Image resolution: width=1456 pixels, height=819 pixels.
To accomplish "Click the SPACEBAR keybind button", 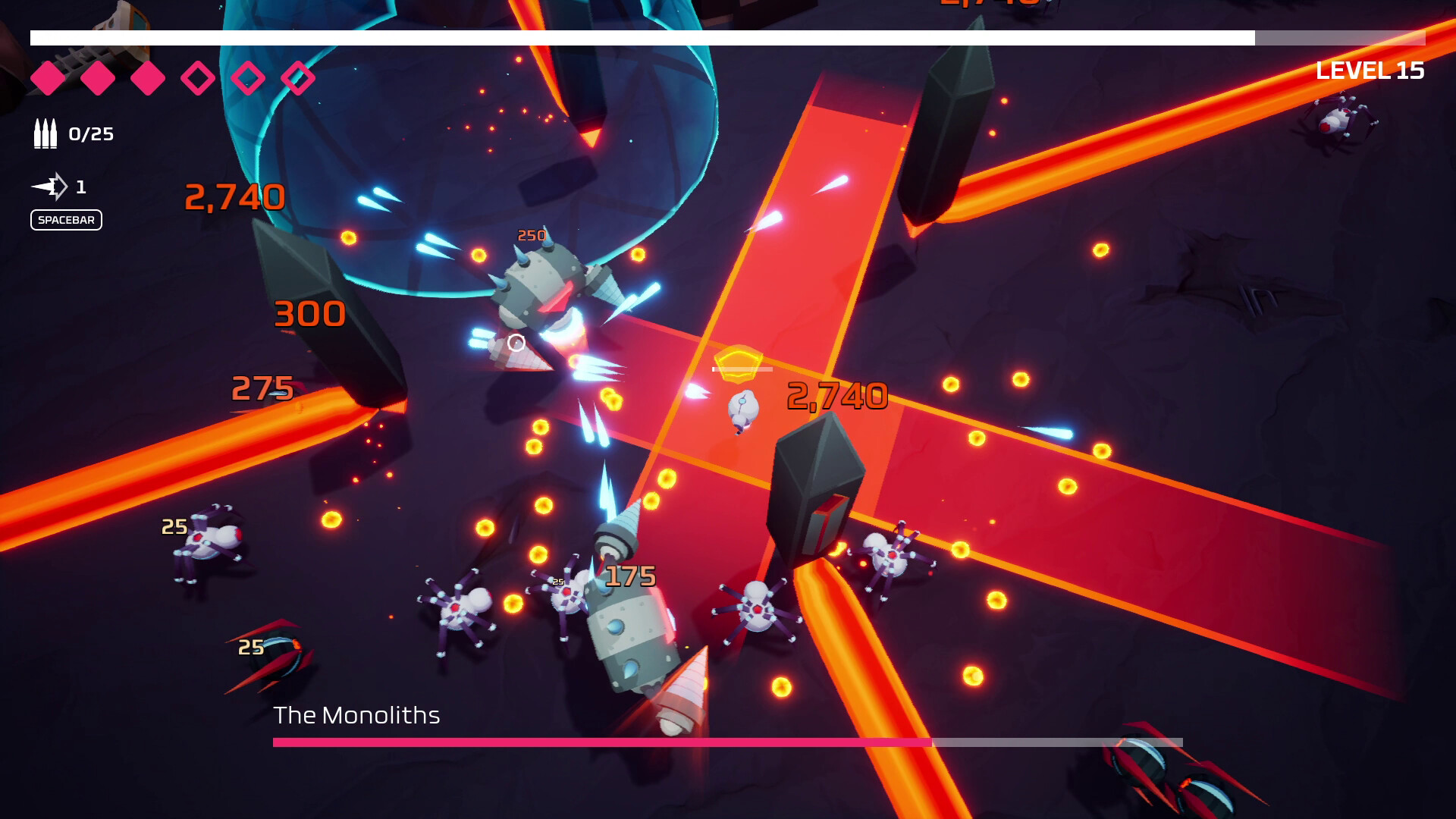I will pyautogui.click(x=66, y=220).
